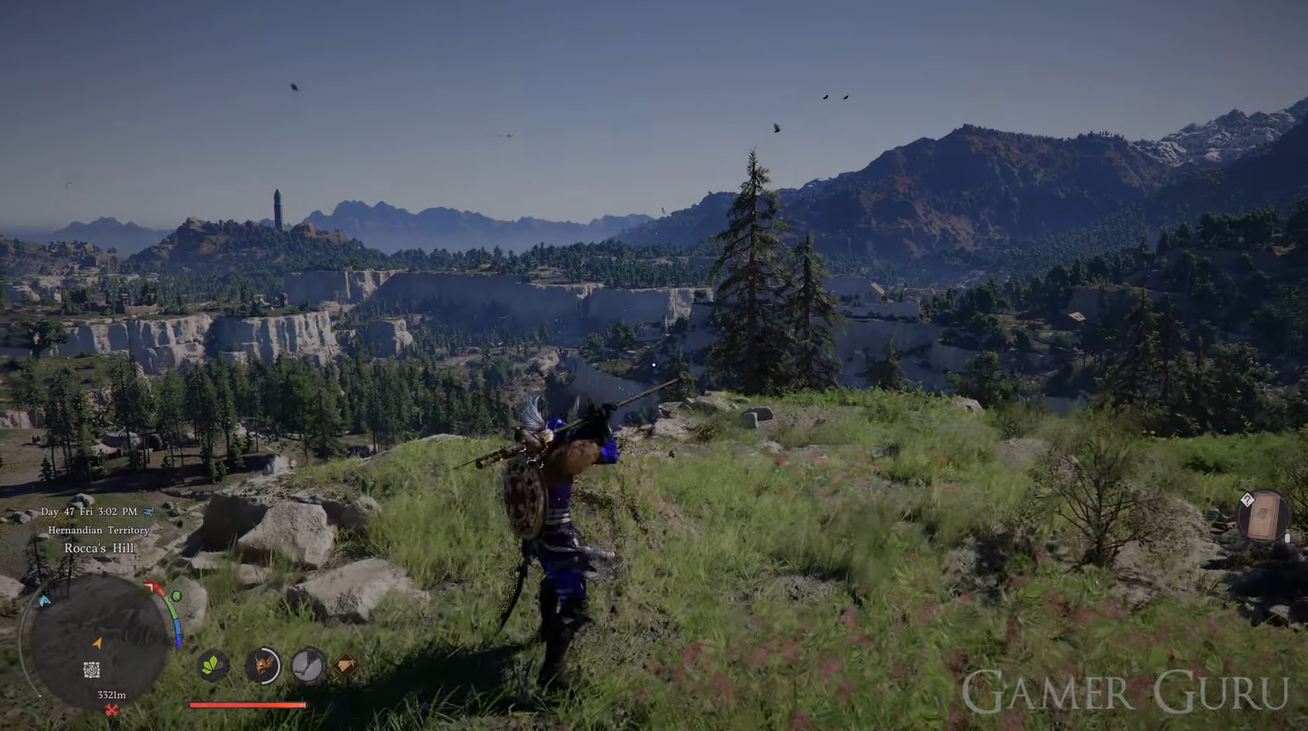Screen dimensions: 1308x731
Task: Choose the grey weapon slot icon
Action: point(309,665)
